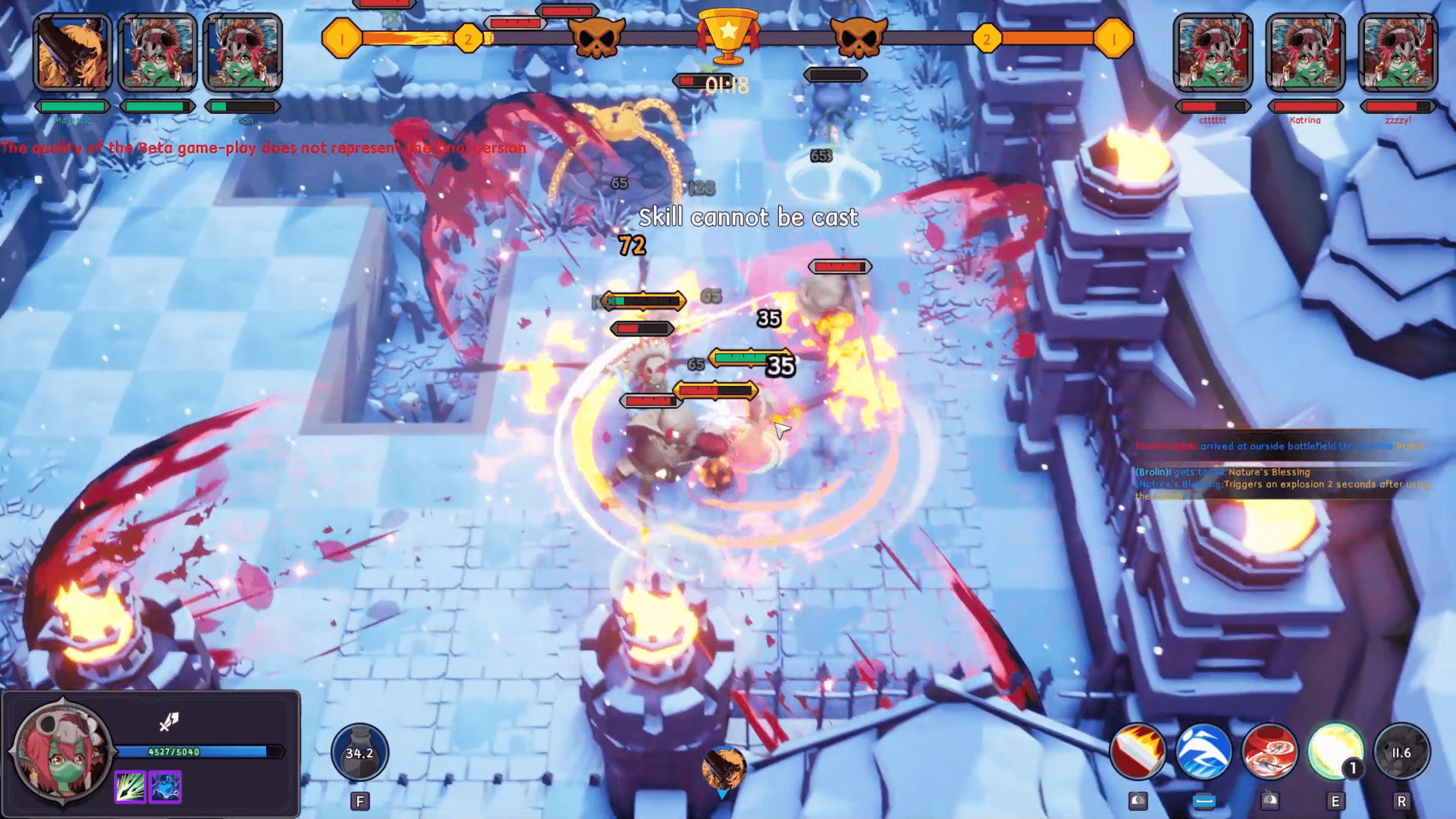1456x819 pixels.
Task: Cast the red whirlwind blades skill
Action: (x=1269, y=752)
